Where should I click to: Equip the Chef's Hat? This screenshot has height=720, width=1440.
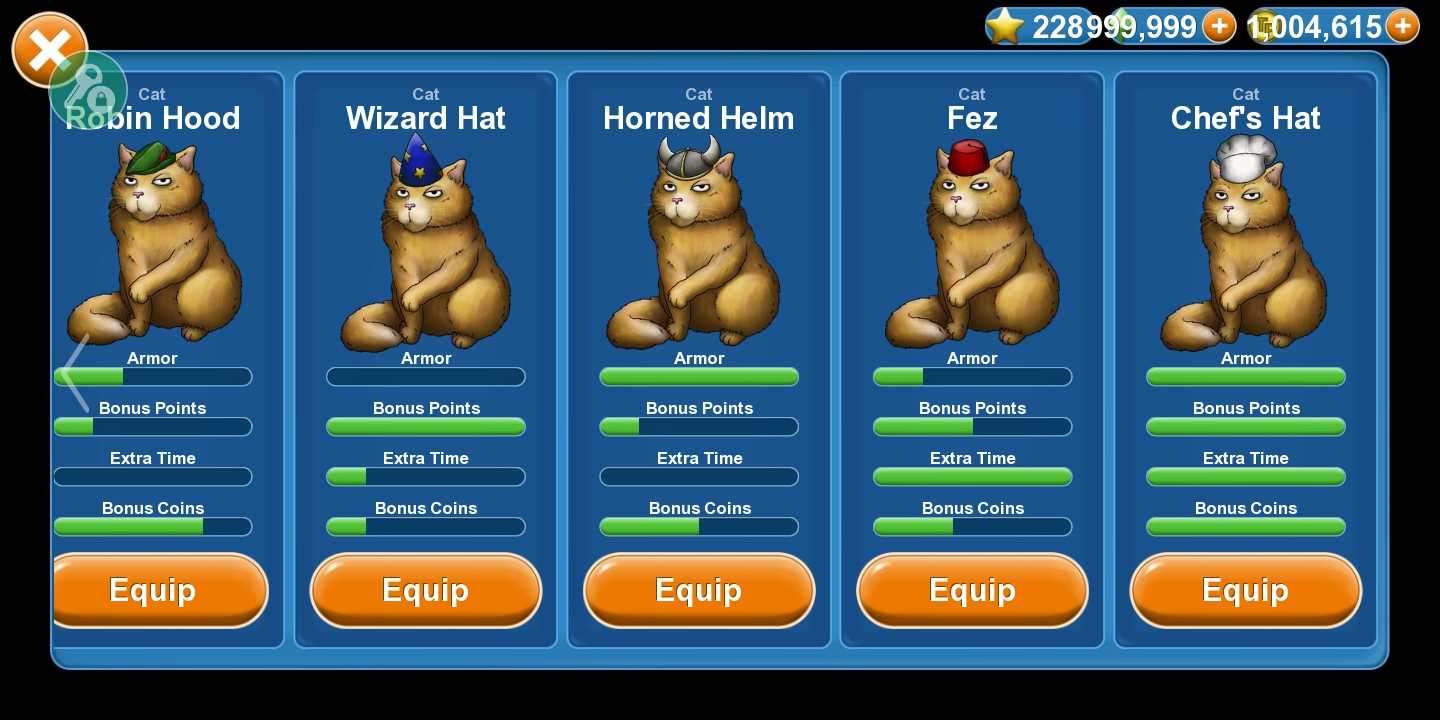click(x=1245, y=590)
